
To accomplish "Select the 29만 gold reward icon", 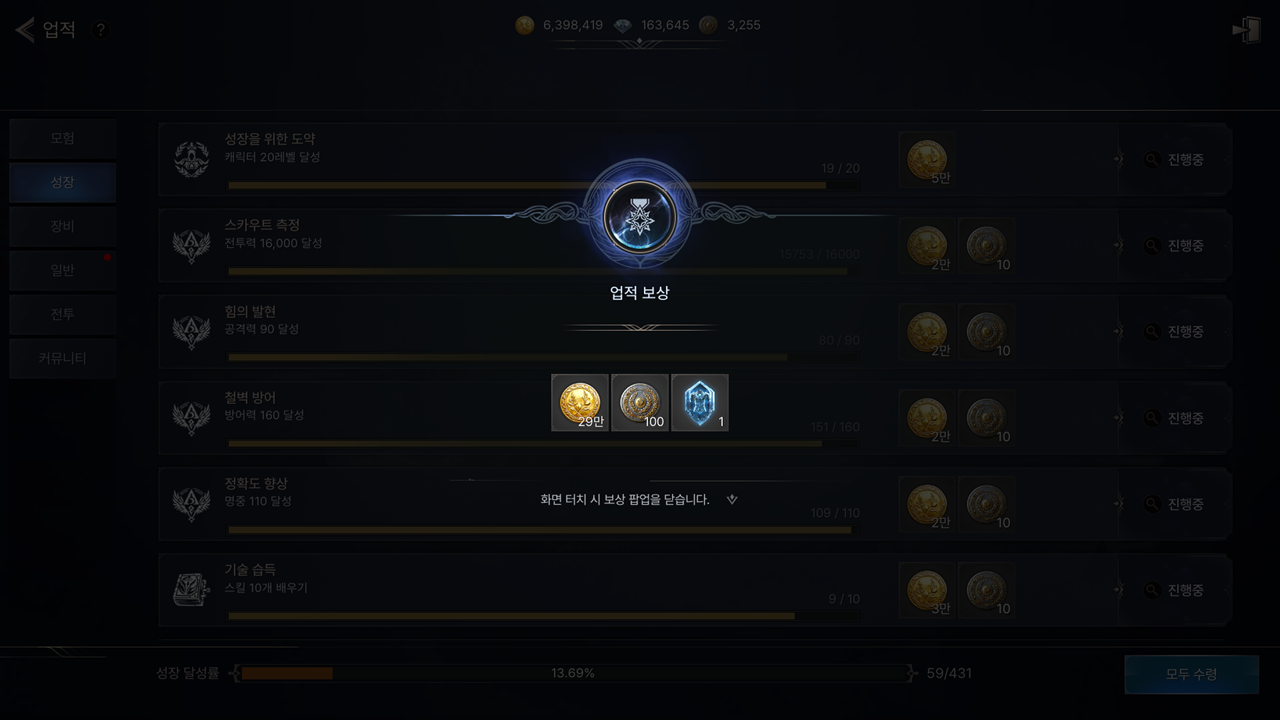I will (580, 403).
